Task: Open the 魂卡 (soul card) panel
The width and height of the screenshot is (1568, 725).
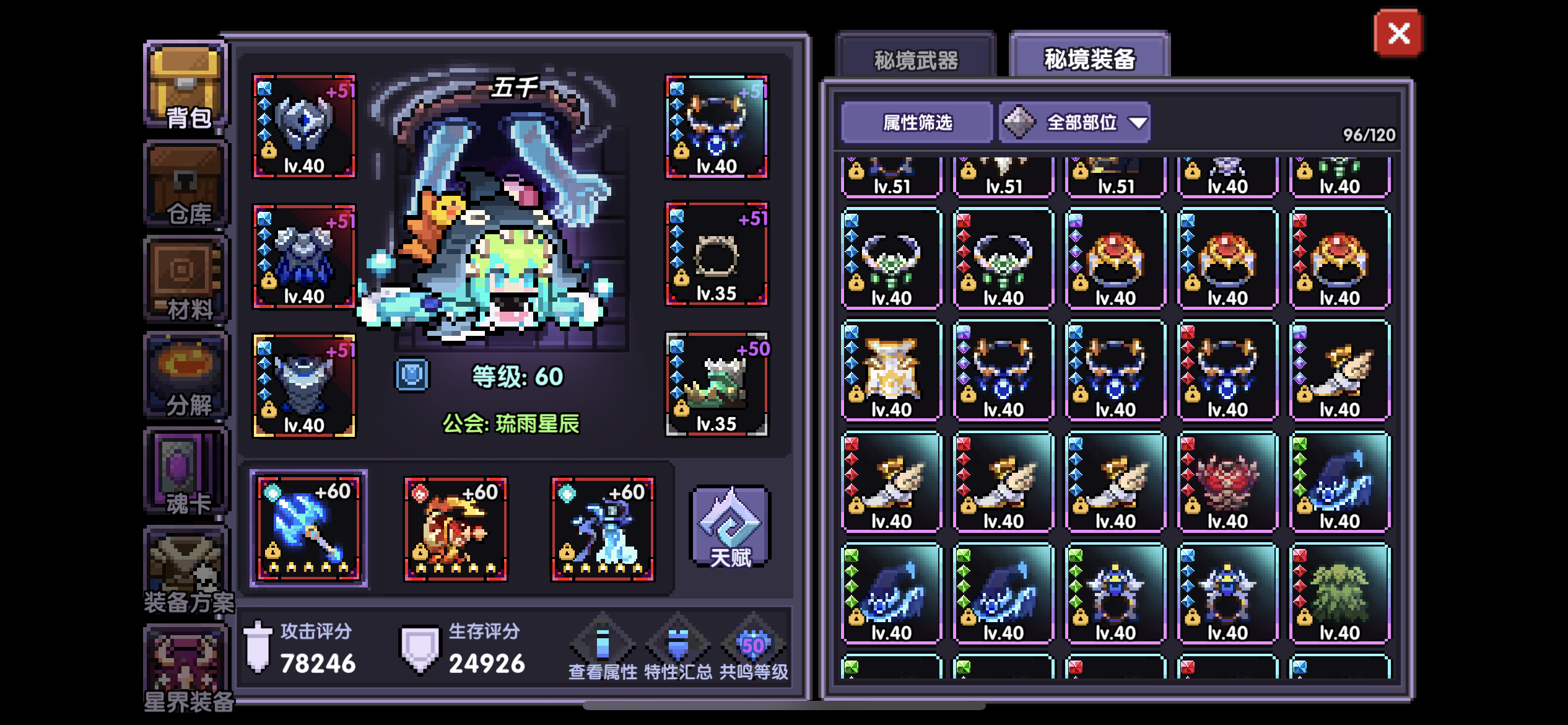Action: click(184, 472)
